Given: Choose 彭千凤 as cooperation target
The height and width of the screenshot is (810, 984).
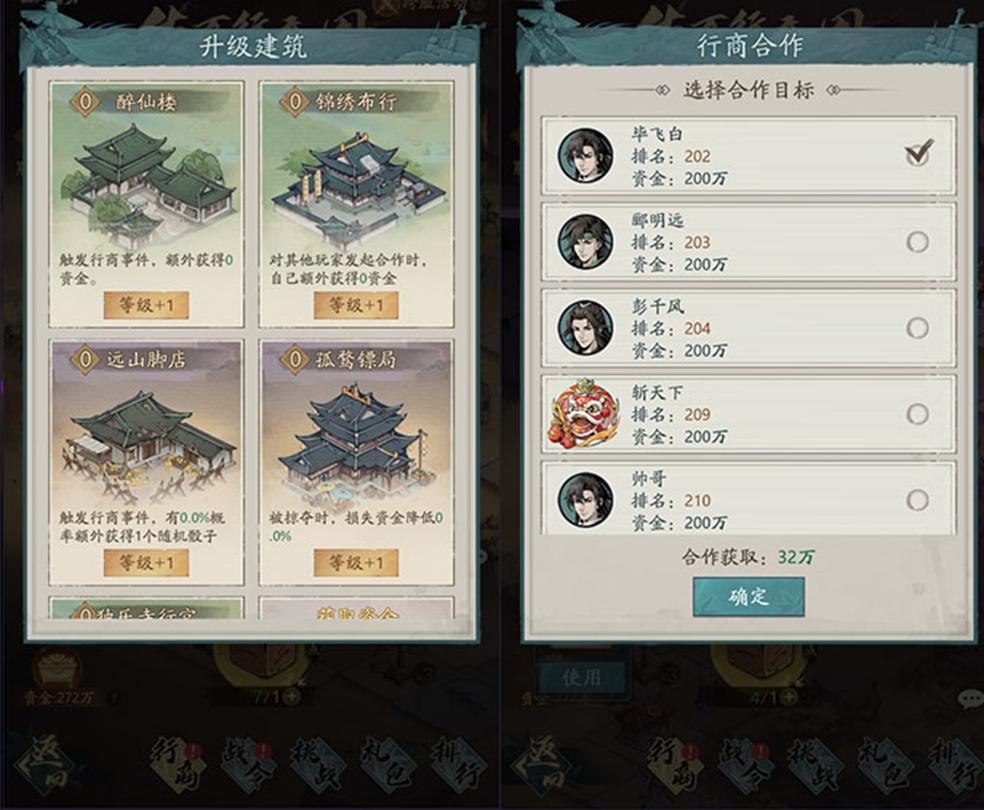Looking at the screenshot, I should coord(917,328).
